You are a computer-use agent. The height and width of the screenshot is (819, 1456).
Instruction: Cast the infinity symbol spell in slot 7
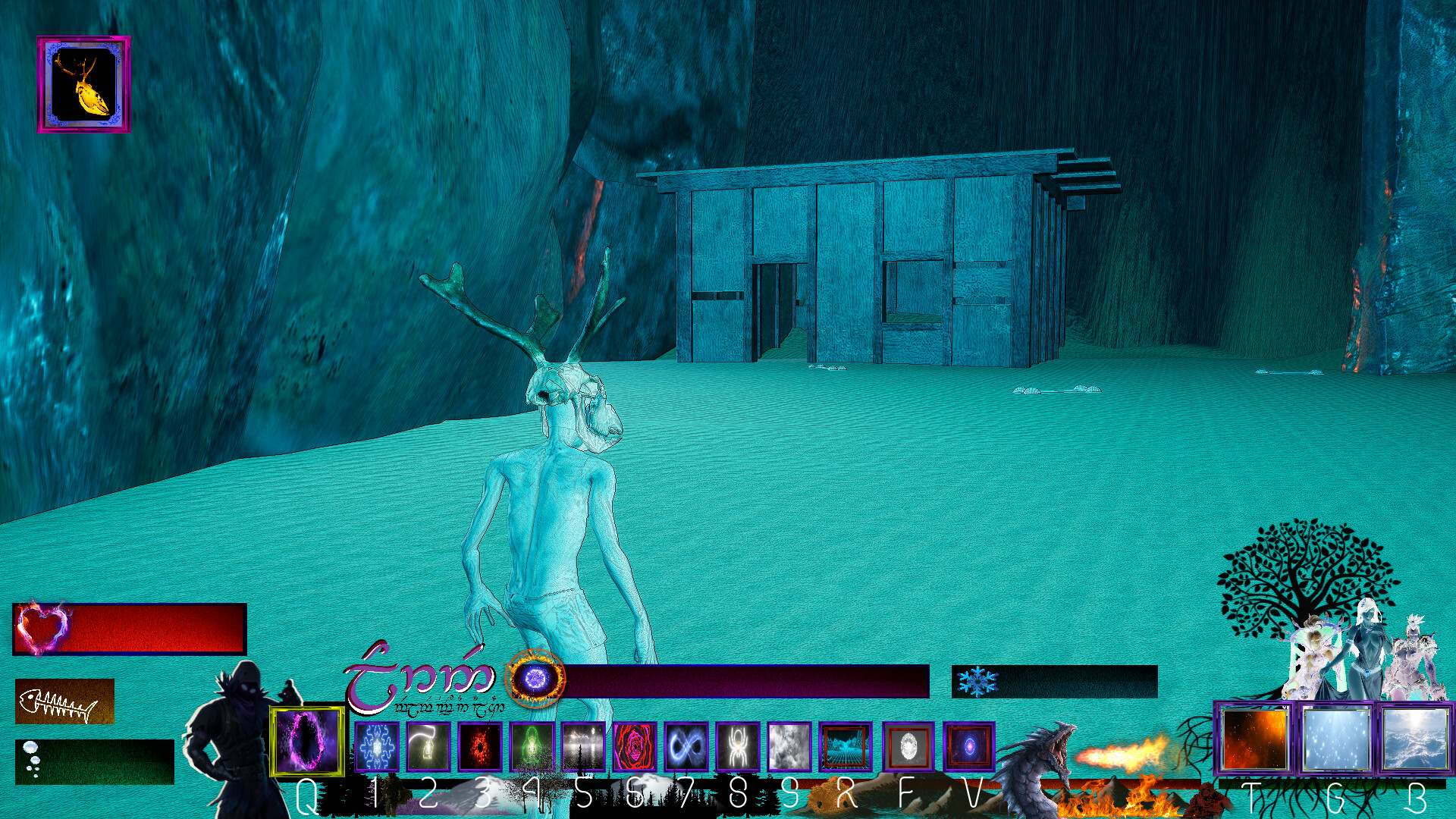(x=686, y=747)
